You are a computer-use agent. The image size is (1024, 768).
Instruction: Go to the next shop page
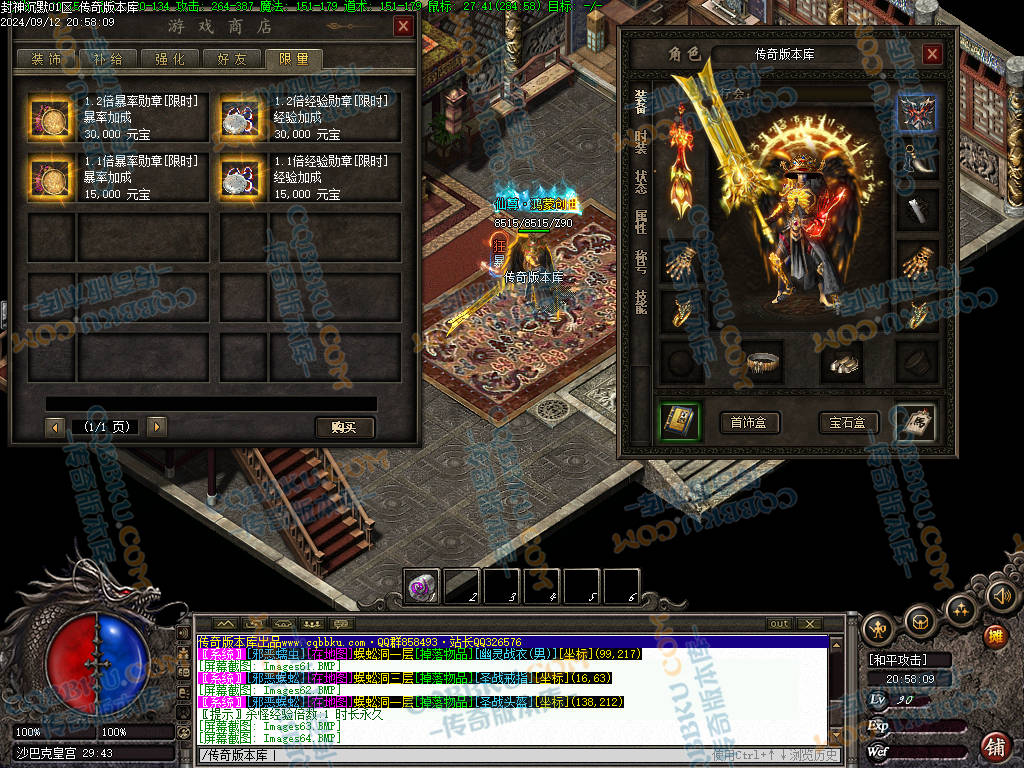pos(156,427)
